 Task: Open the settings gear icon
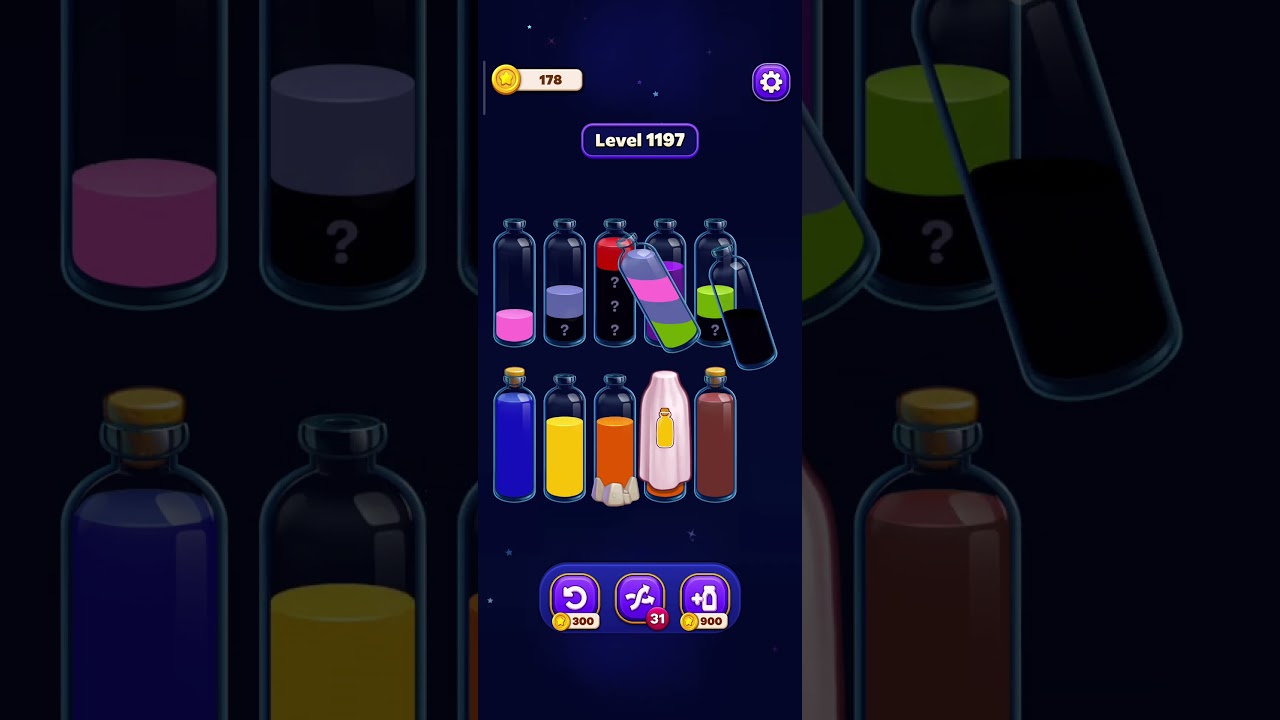tap(770, 81)
